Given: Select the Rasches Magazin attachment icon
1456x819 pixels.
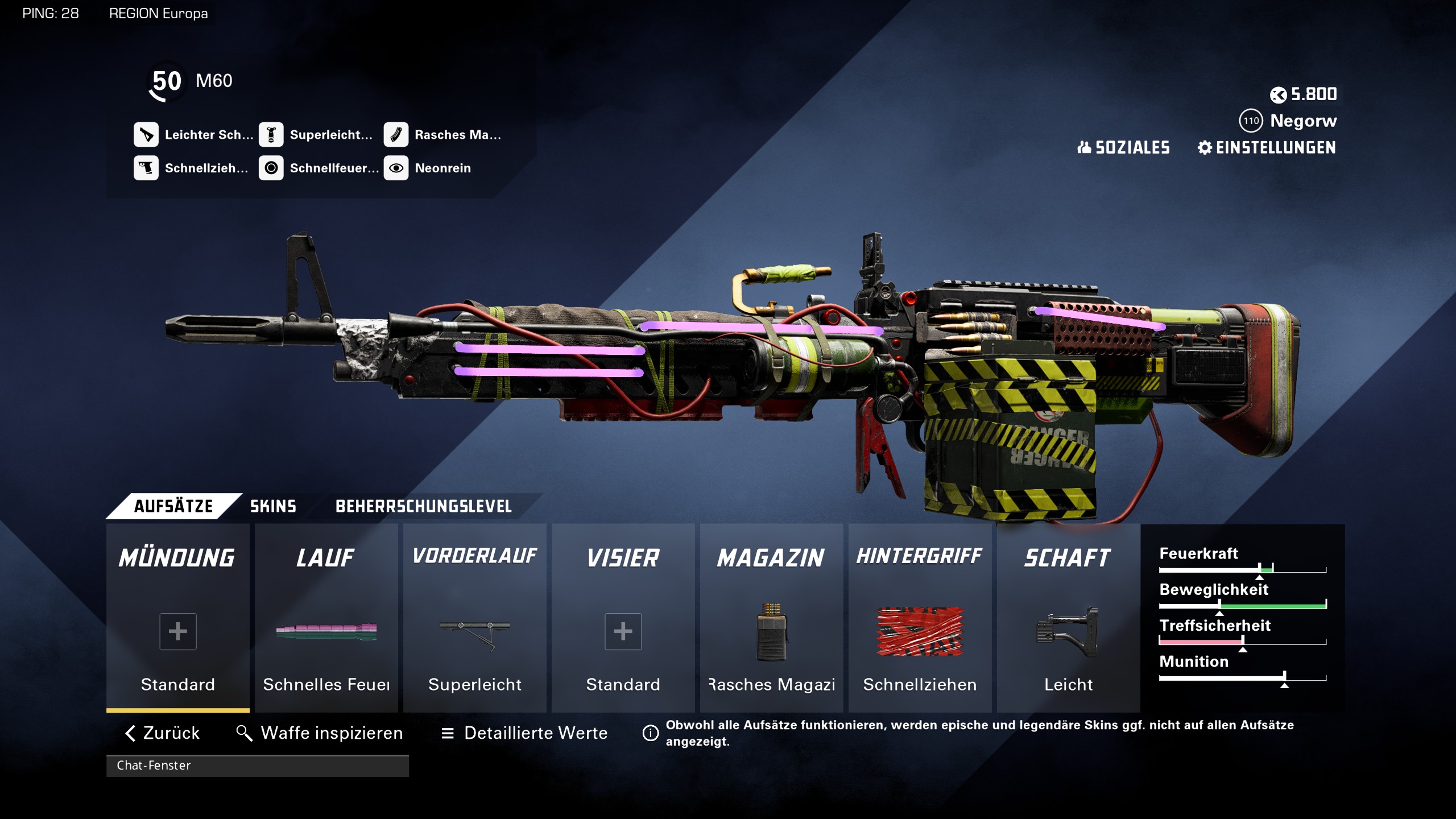Looking at the screenshot, I should coord(397,135).
